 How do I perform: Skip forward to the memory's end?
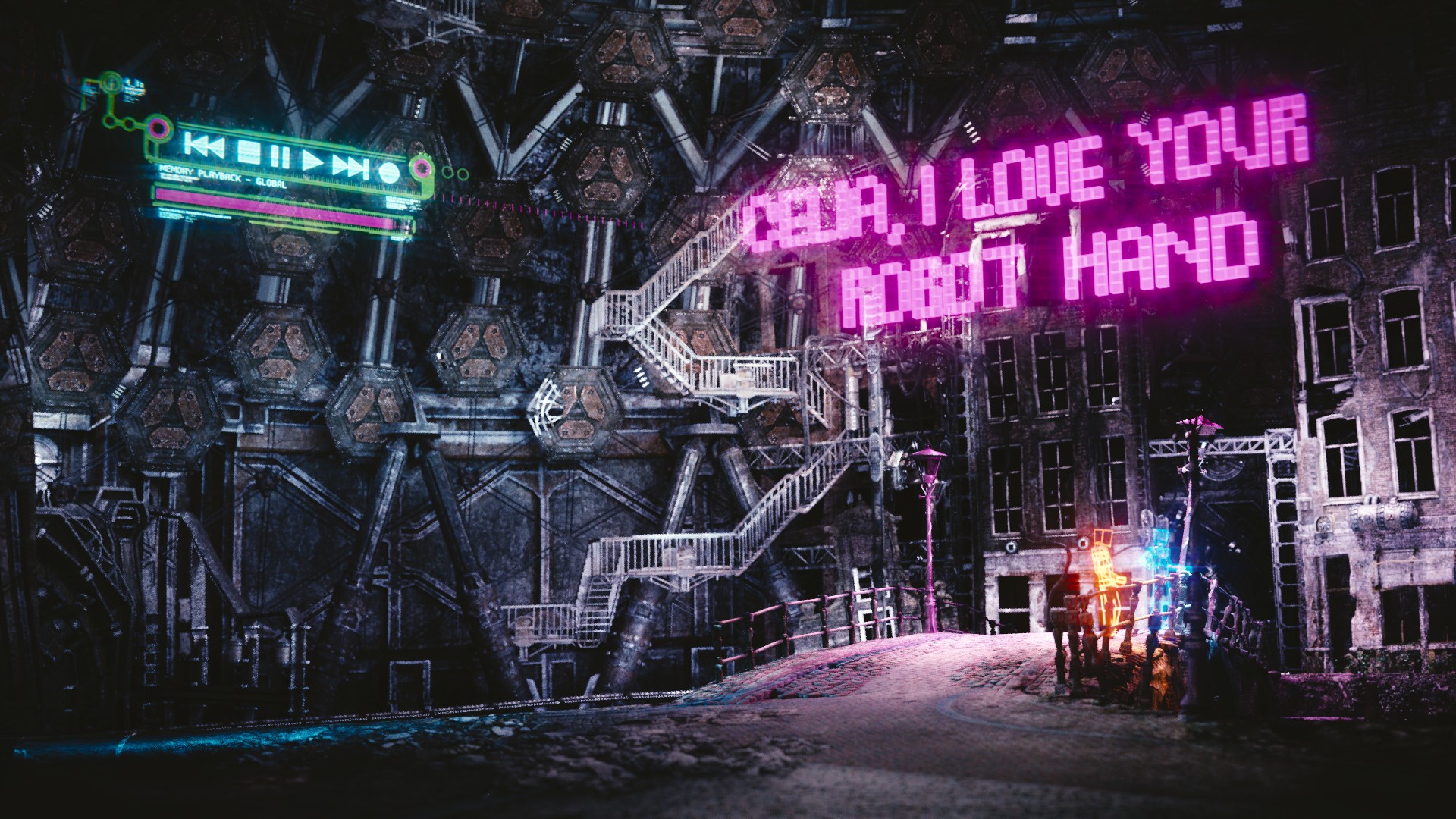[352, 166]
